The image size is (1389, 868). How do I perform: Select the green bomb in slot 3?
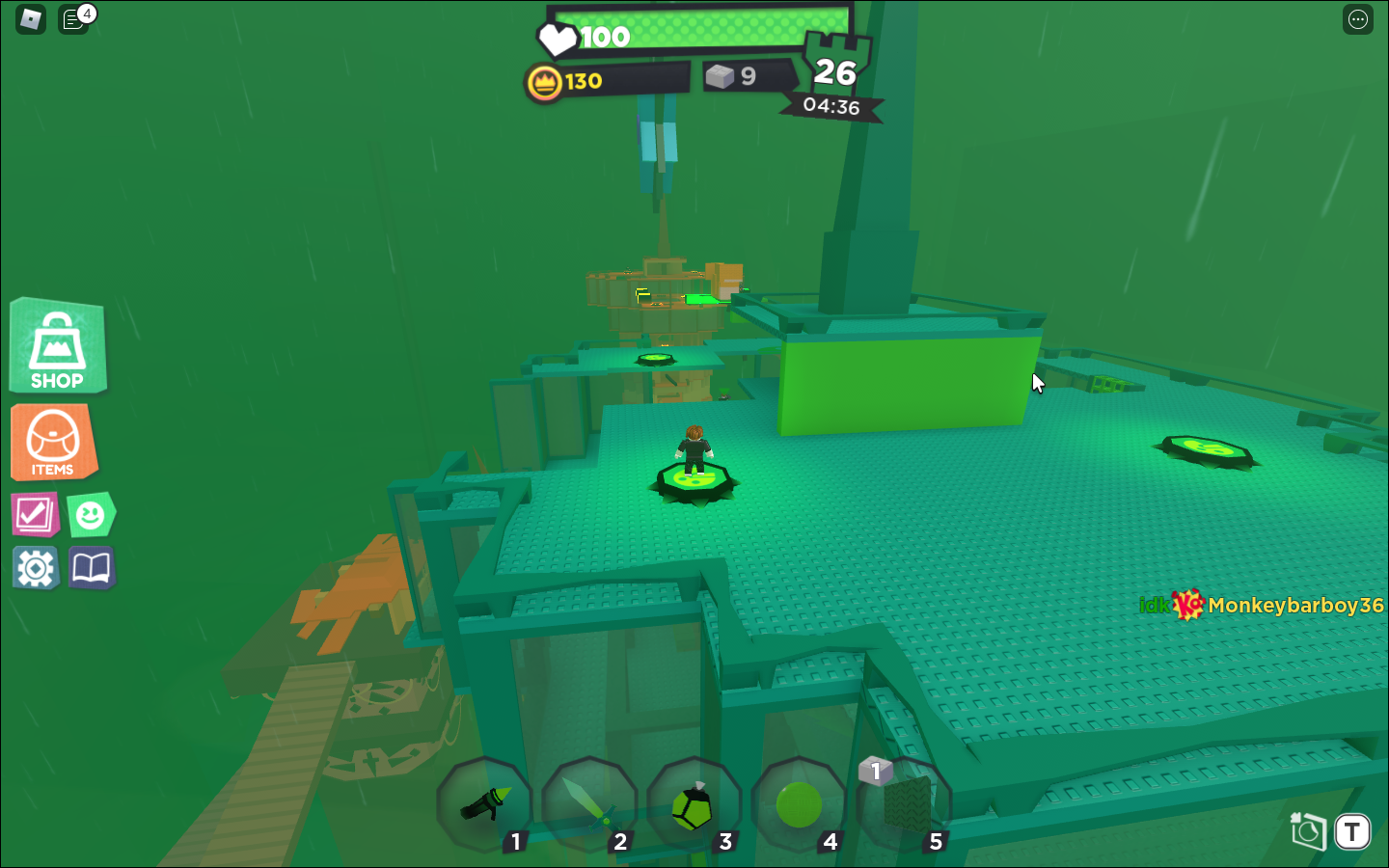tap(694, 804)
